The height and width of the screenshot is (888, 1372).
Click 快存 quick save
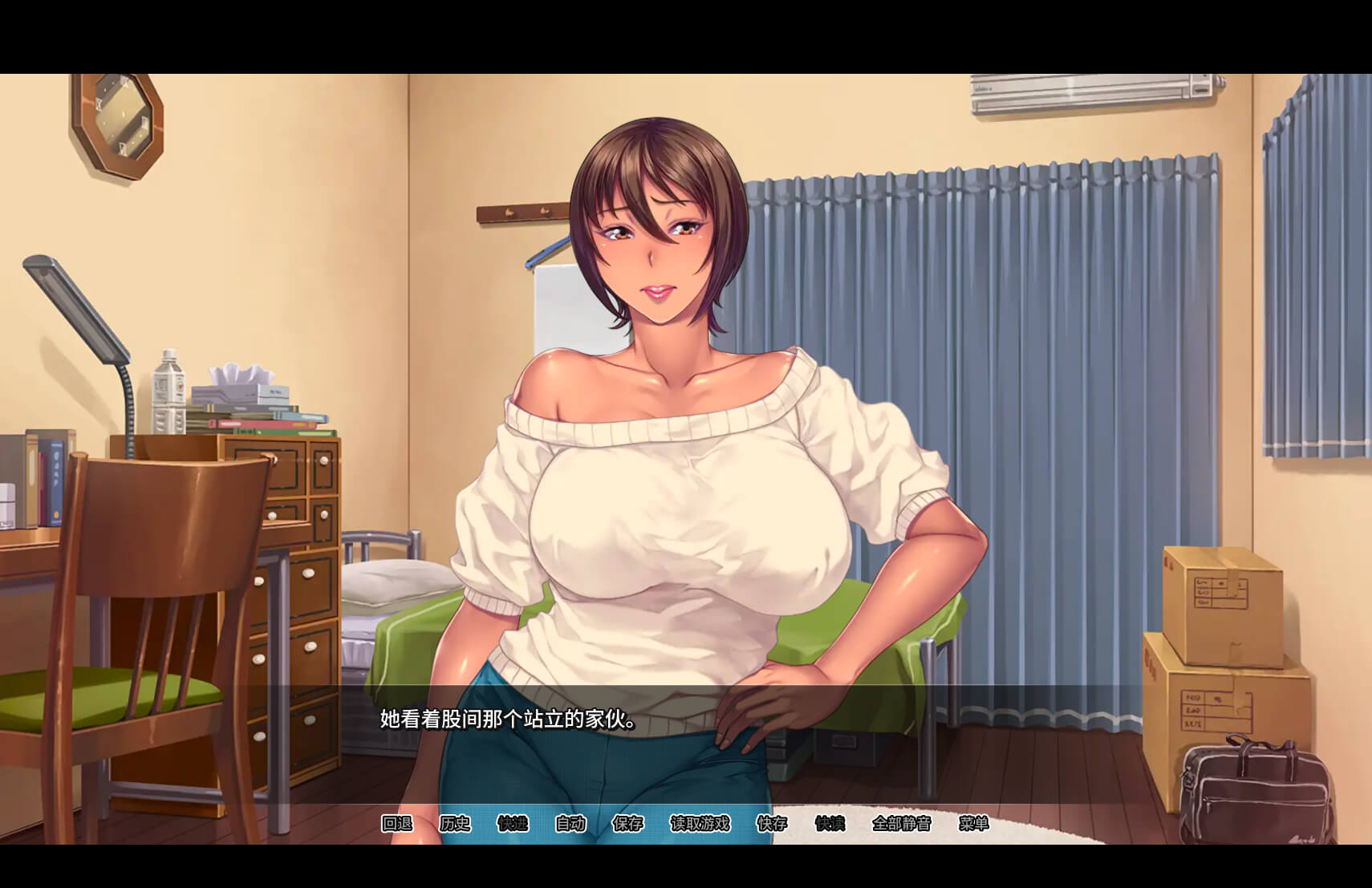click(x=772, y=823)
